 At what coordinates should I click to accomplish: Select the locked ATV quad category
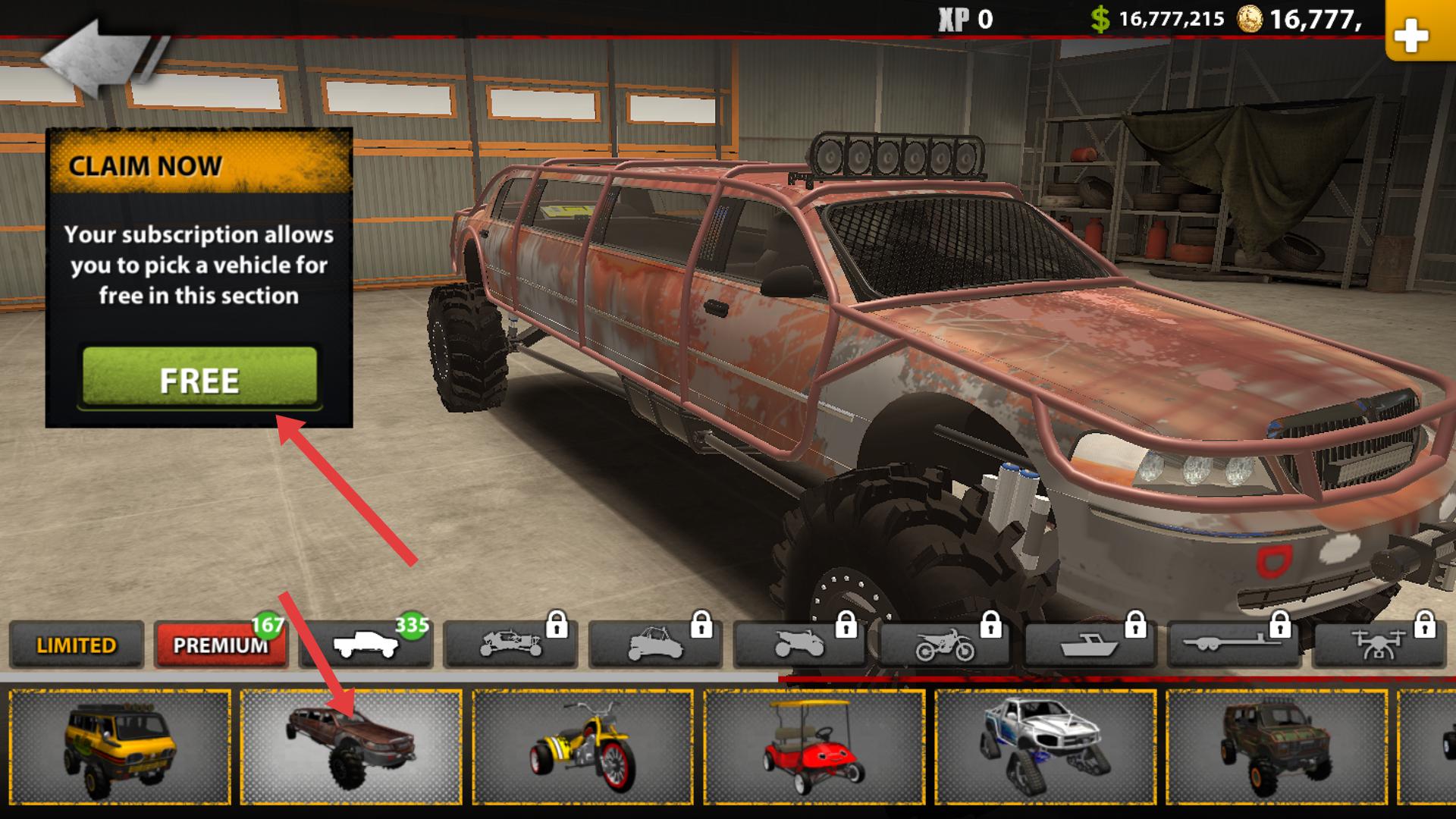(x=800, y=645)
